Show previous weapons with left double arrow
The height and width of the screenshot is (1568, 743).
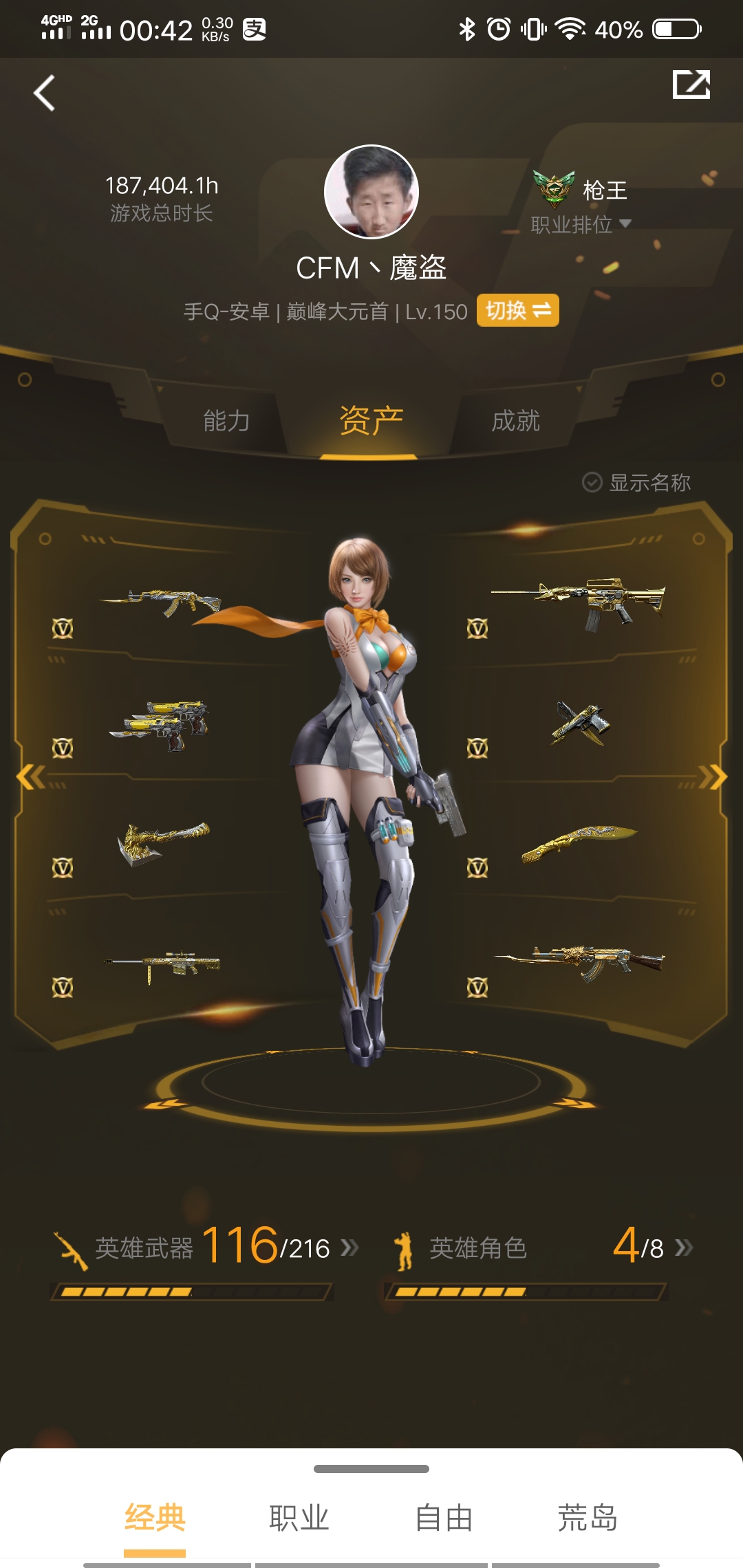pyautogui.click(x=30, y=777)
